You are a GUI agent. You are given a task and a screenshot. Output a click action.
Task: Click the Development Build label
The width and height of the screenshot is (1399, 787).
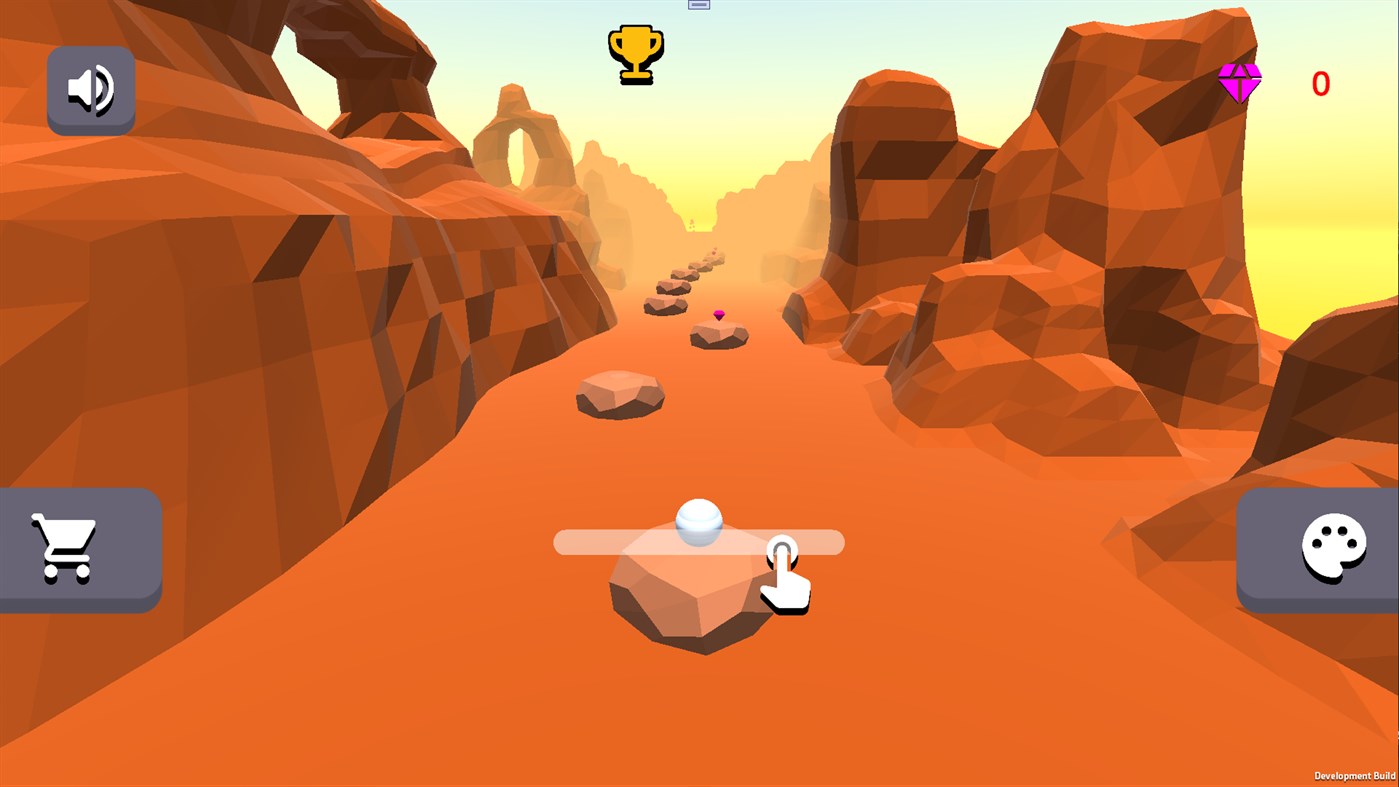(x=1355, y=776)
